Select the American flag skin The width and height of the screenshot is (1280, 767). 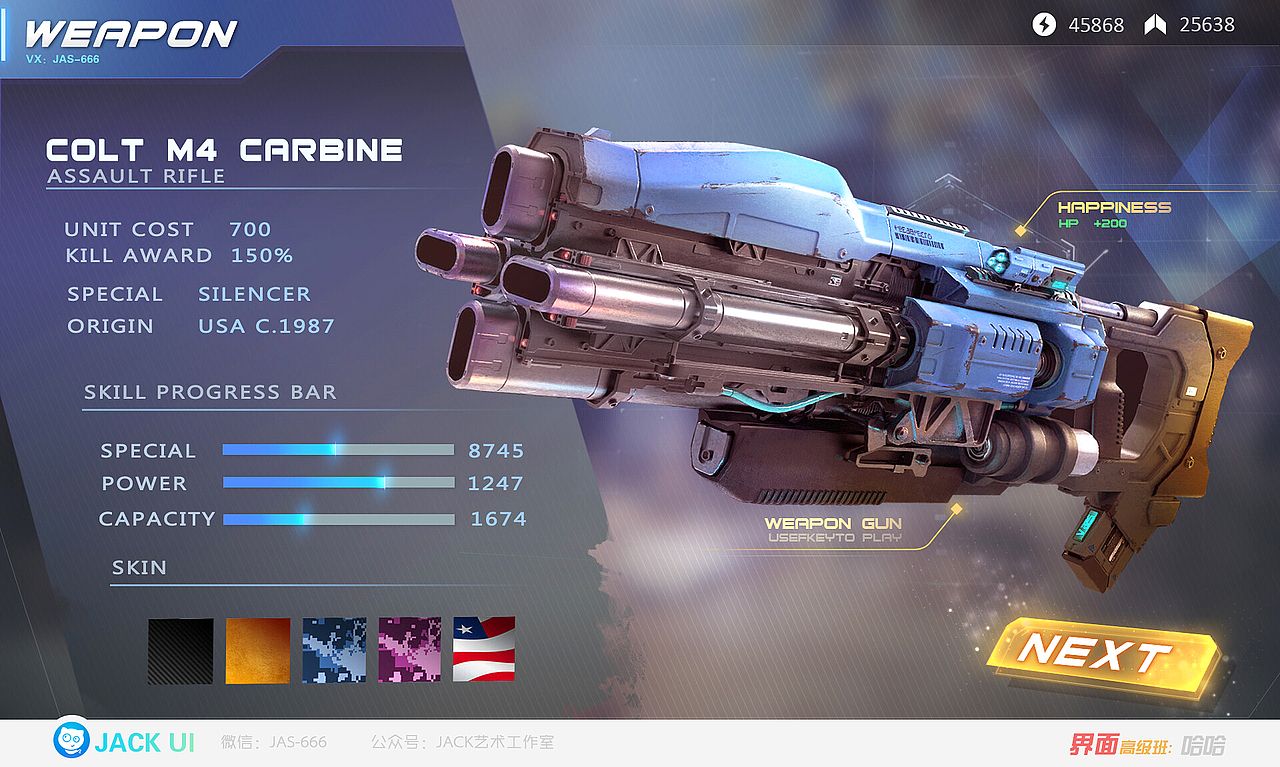click(x=484, y=650)
